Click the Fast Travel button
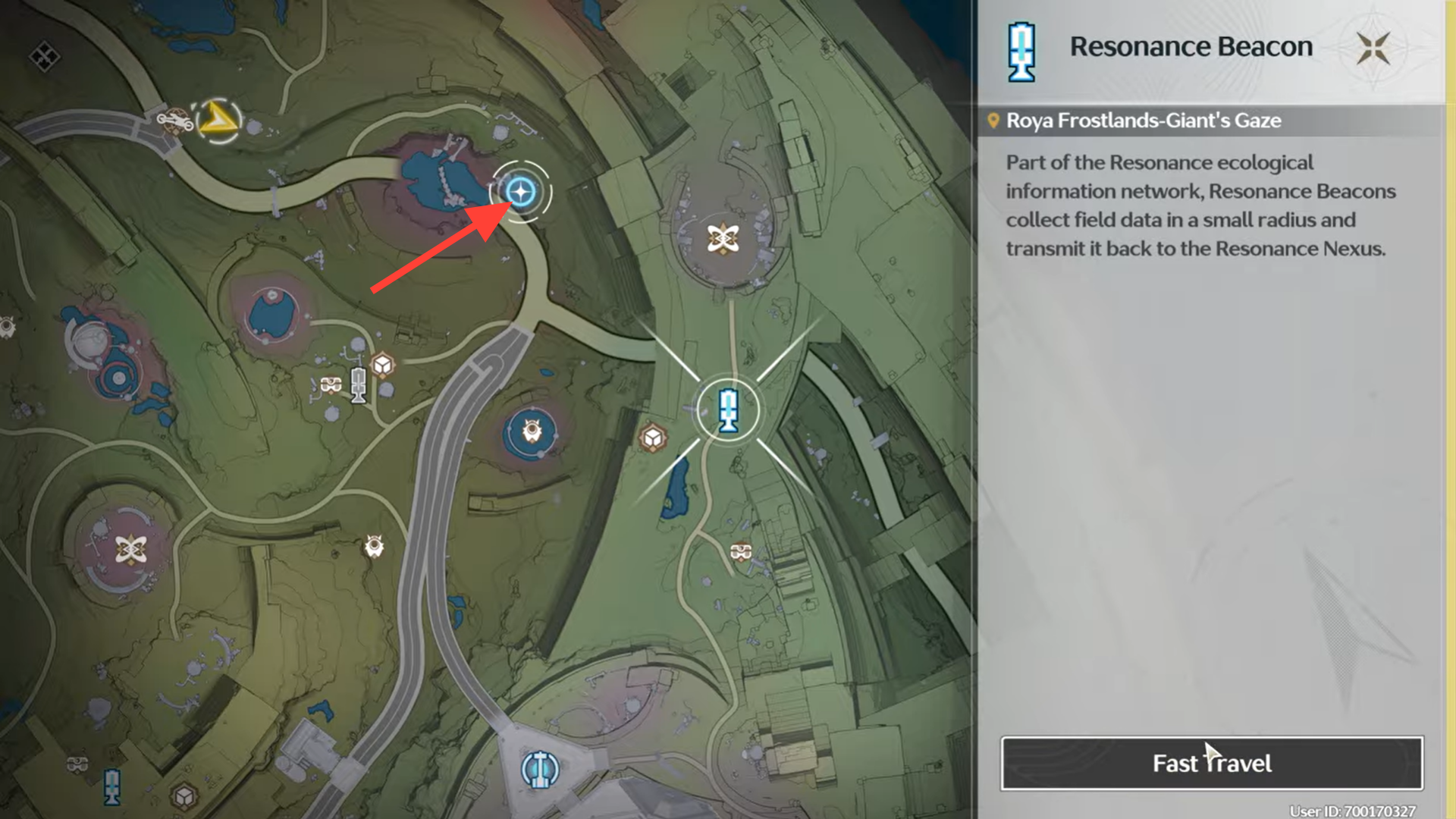The image size is (1456, 819). 1211,763
